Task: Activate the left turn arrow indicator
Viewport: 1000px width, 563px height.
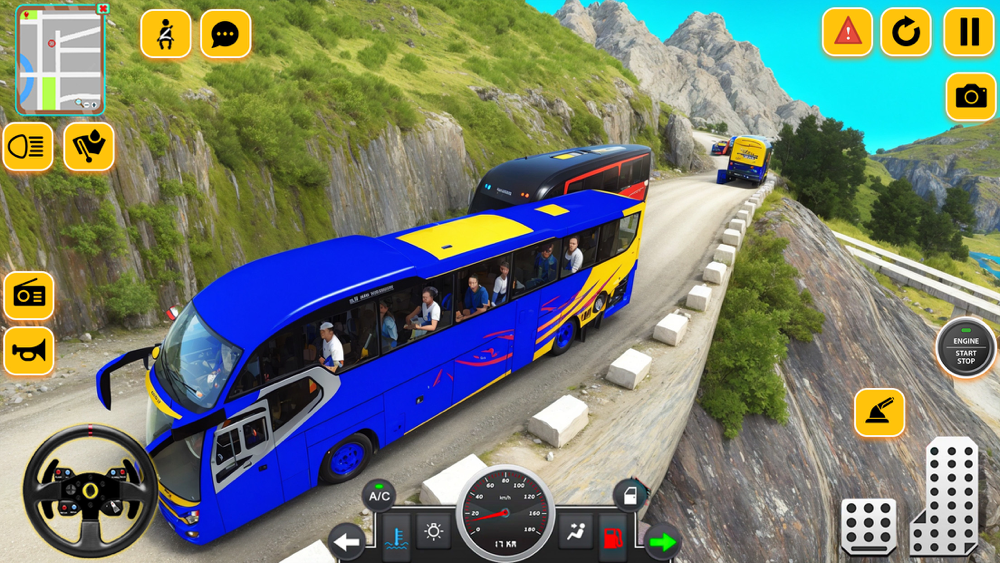Action: pos(347,542)
